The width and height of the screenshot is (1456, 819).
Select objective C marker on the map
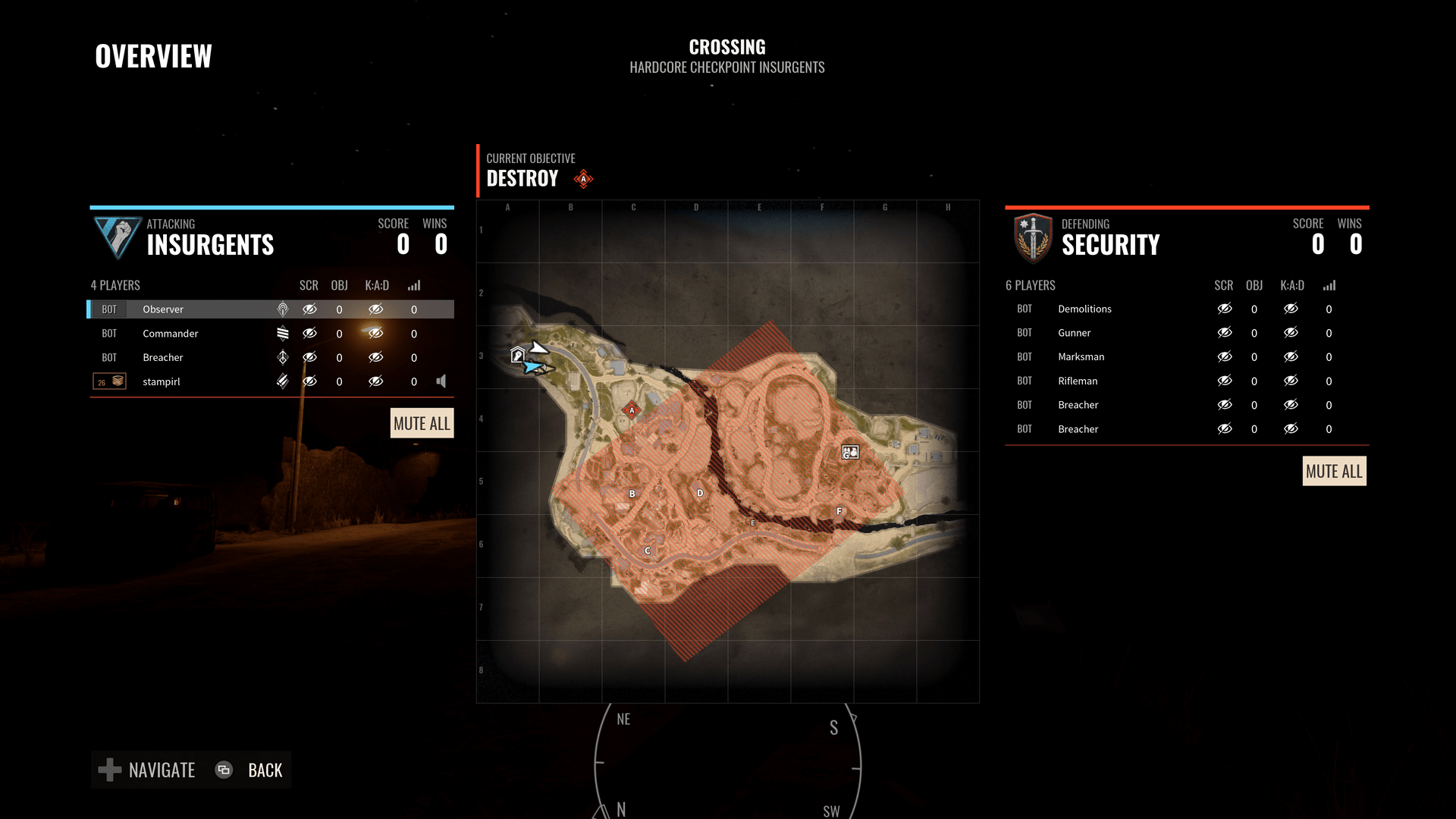click(648, 551)
